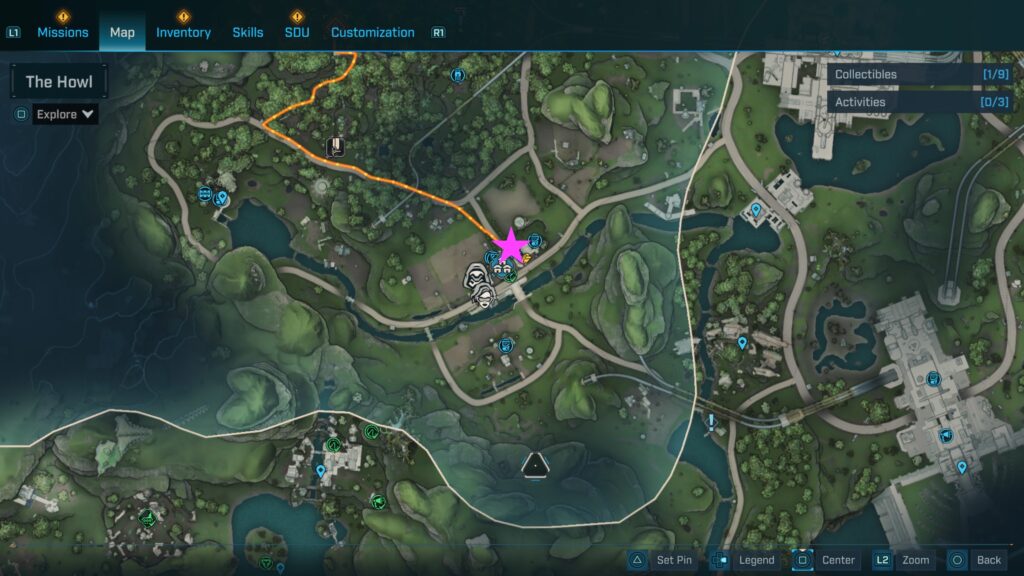Viewport: 1024px width, 576px height.
Task: Open the Activities tracker row
Action: tap(918, 102)
